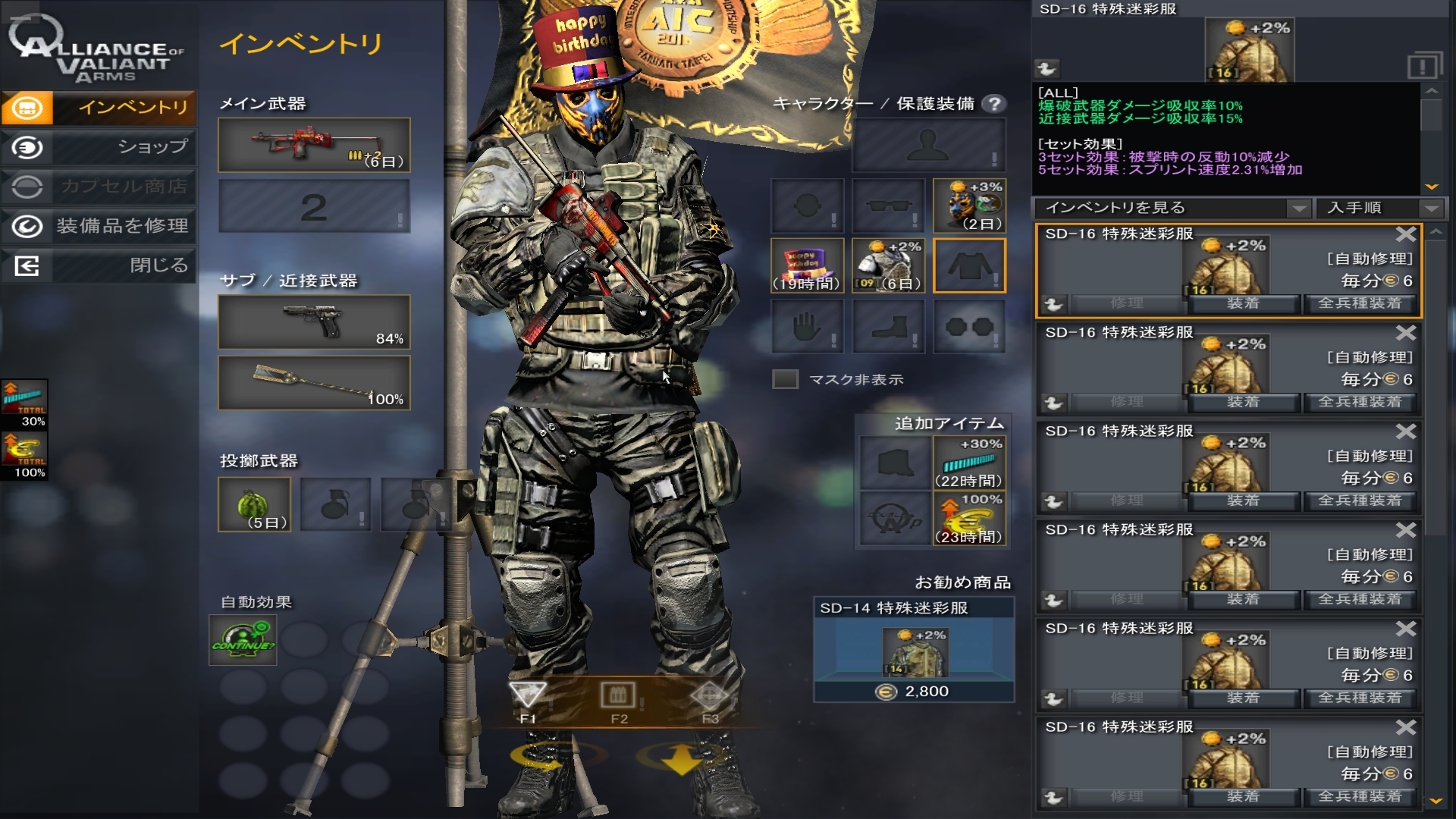The image size is (1456, 819).
Task: Remove the highlighted SD-16 特殊迷彩服 with X
Action: (1405, 234)
